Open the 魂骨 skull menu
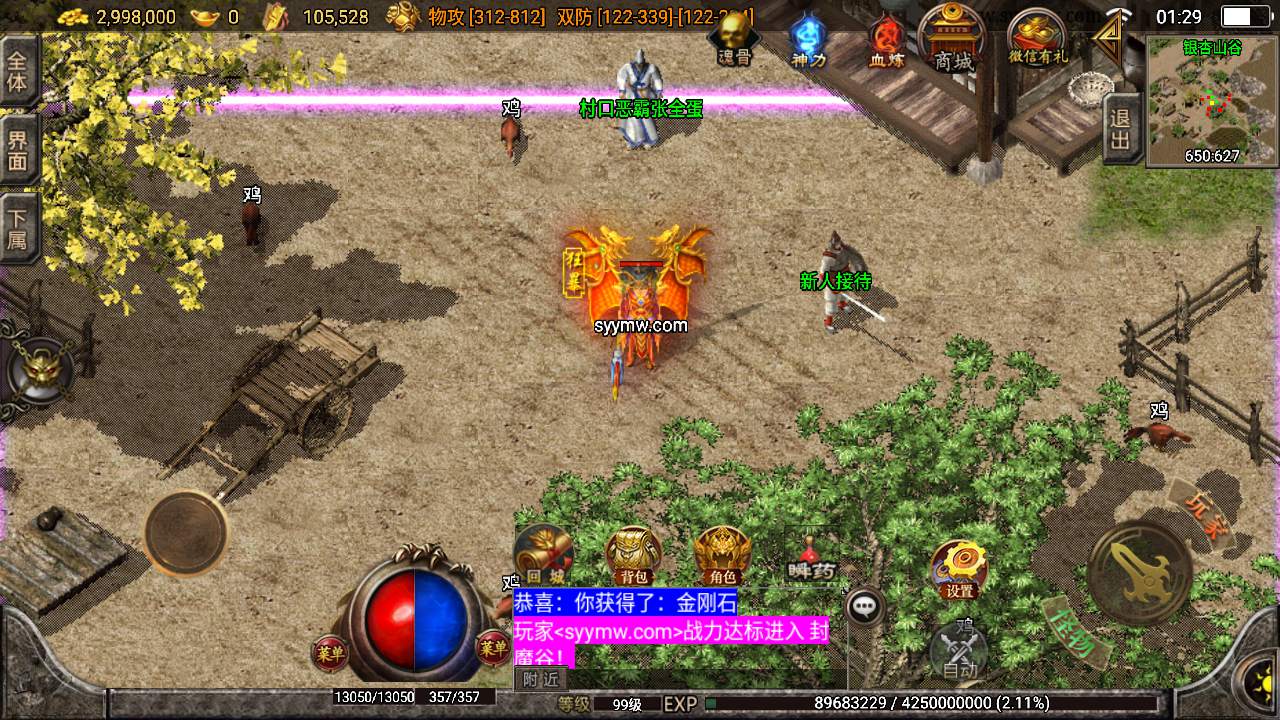This screenshot has width=1280, height=720. tap(735, 38)
